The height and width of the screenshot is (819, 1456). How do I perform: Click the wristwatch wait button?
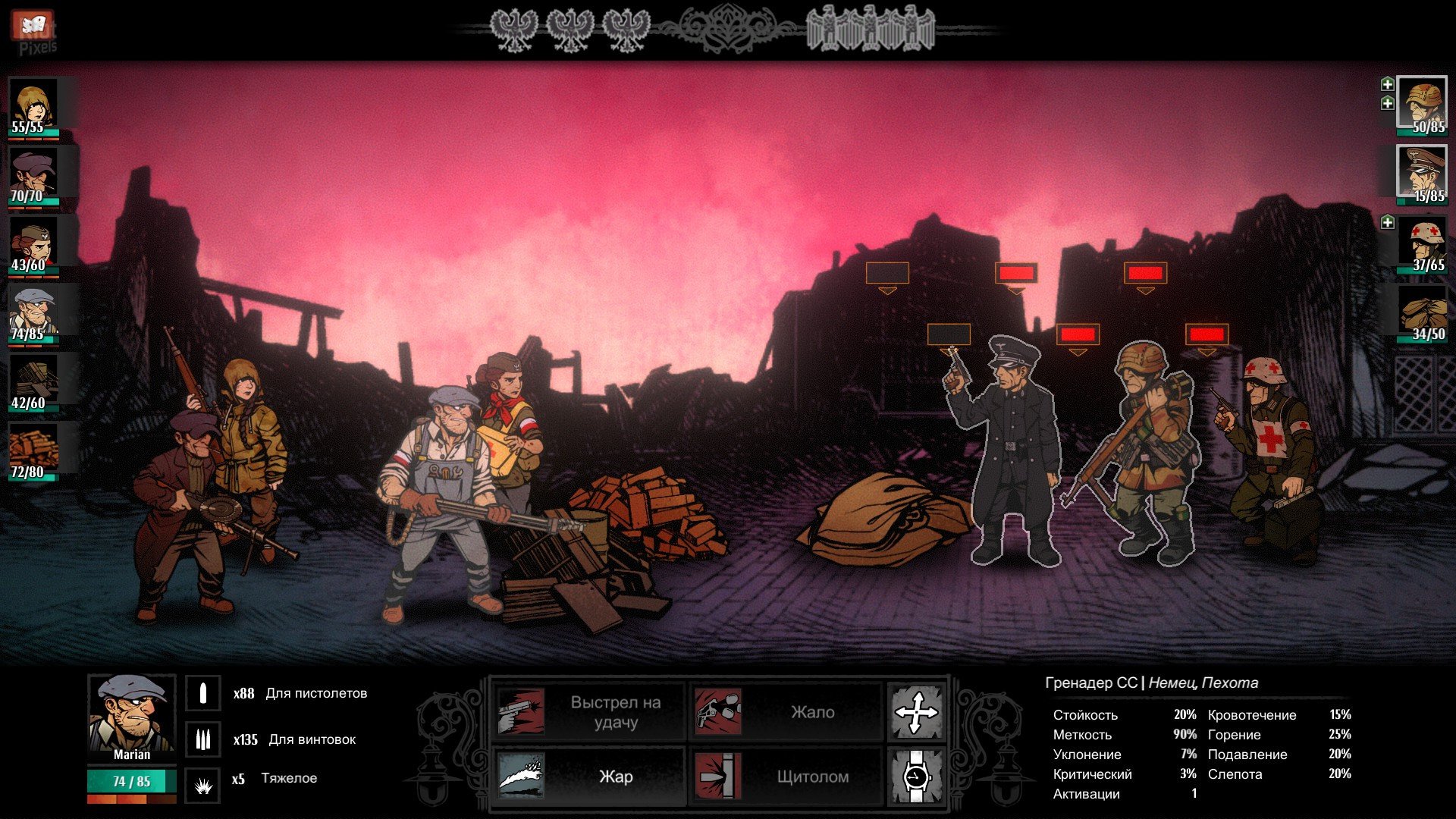916,777
